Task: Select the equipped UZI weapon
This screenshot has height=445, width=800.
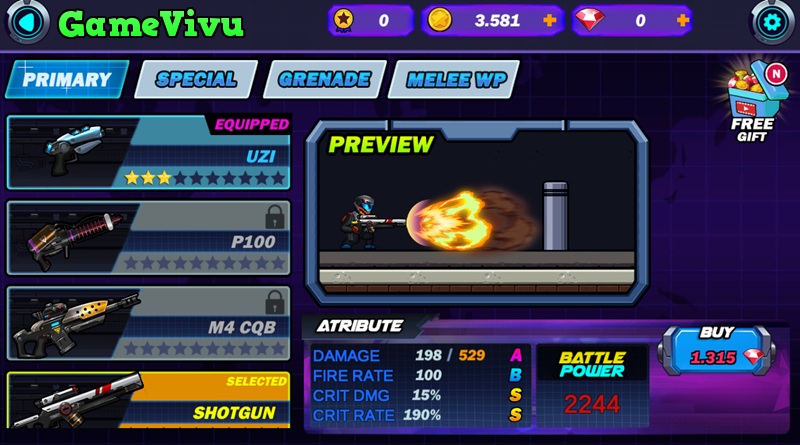Action: [148, 153]
